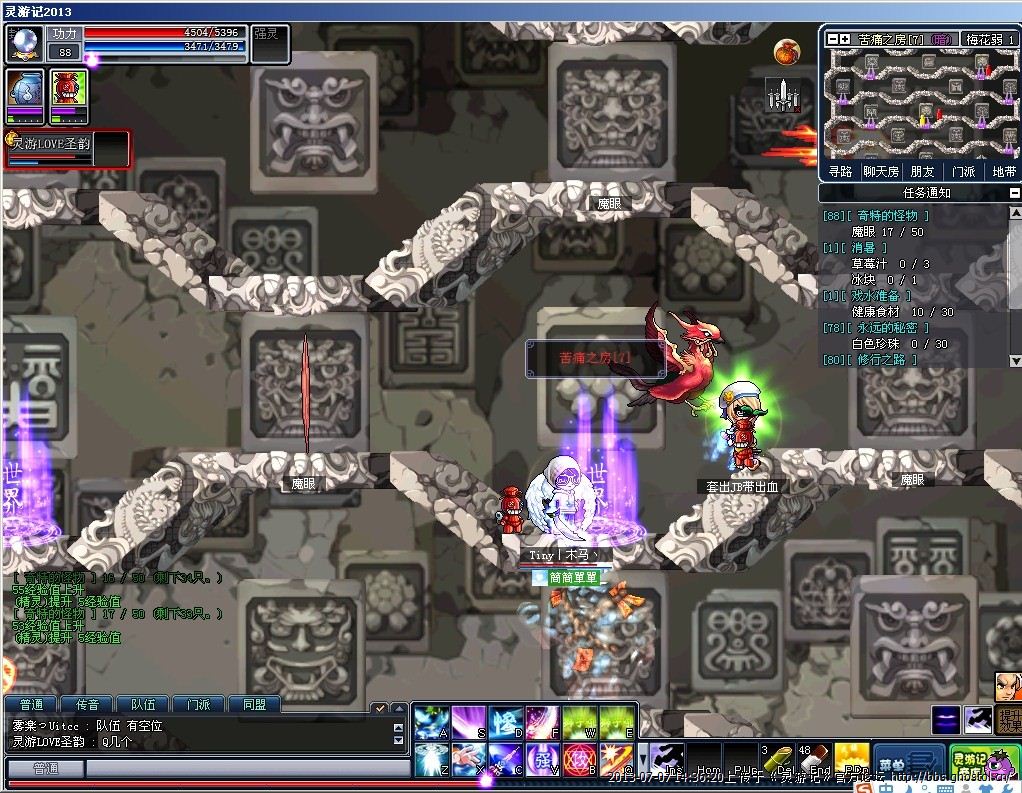The width and height of the screenshot is (1022, 793).
Task: Open the 地带 zone map
Action: tap(1003, 171)
